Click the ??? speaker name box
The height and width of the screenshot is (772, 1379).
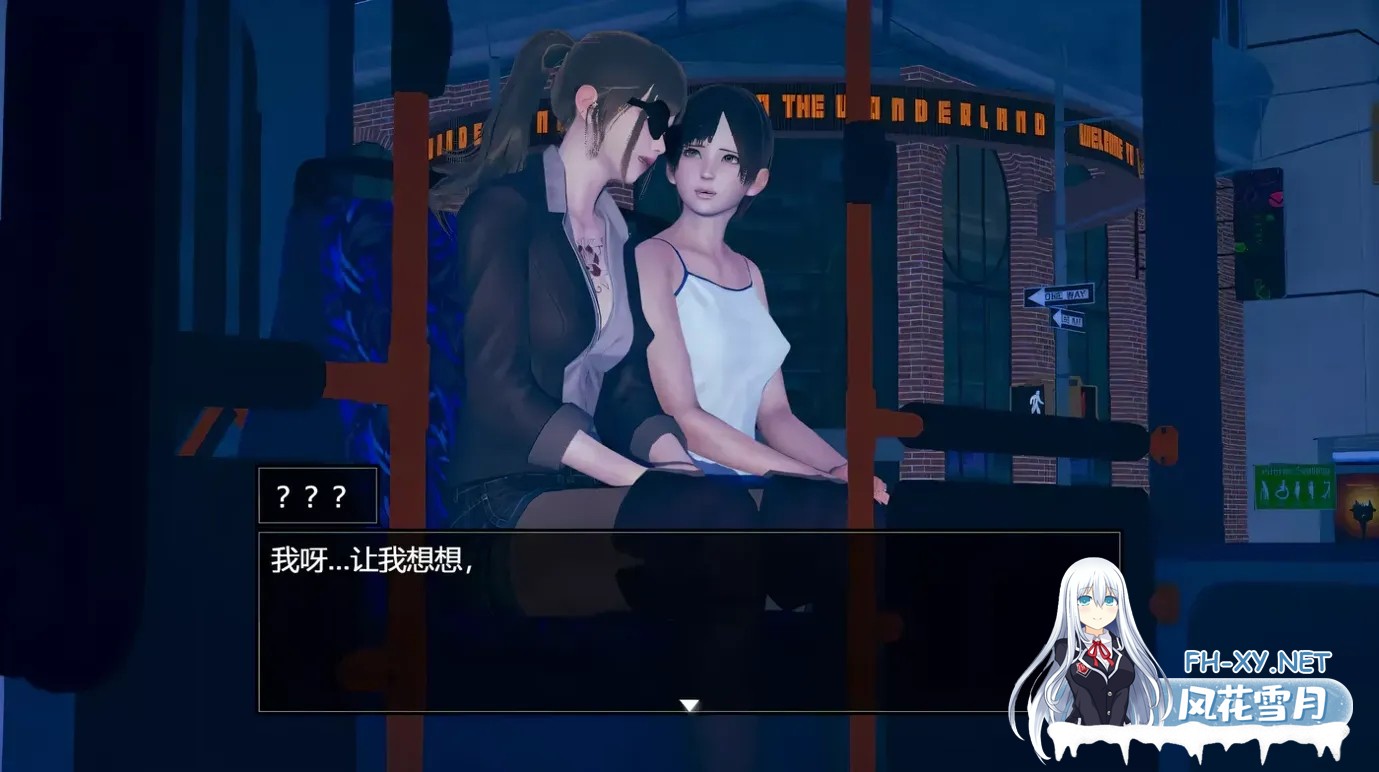click(x=317, y=494)
